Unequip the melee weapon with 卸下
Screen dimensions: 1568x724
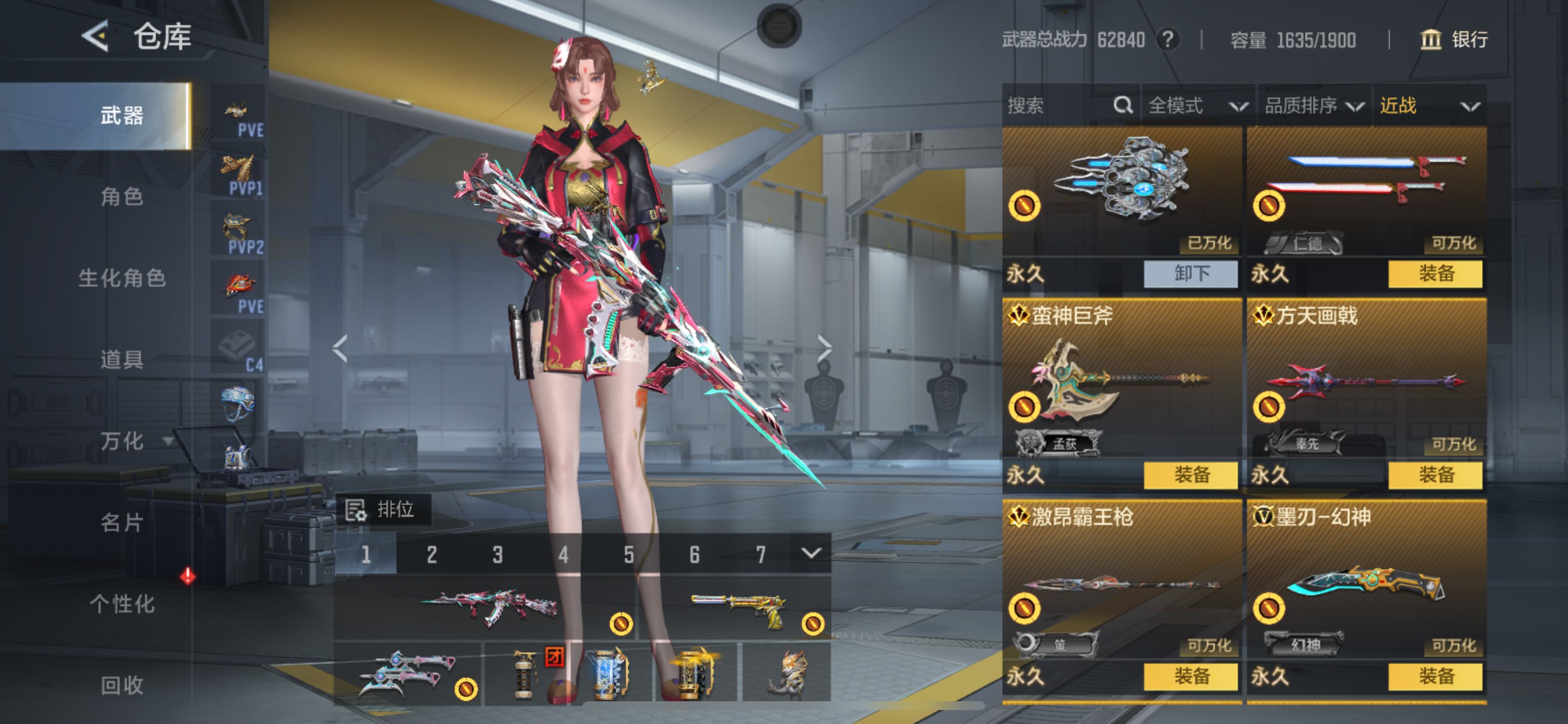point(1191,274)
